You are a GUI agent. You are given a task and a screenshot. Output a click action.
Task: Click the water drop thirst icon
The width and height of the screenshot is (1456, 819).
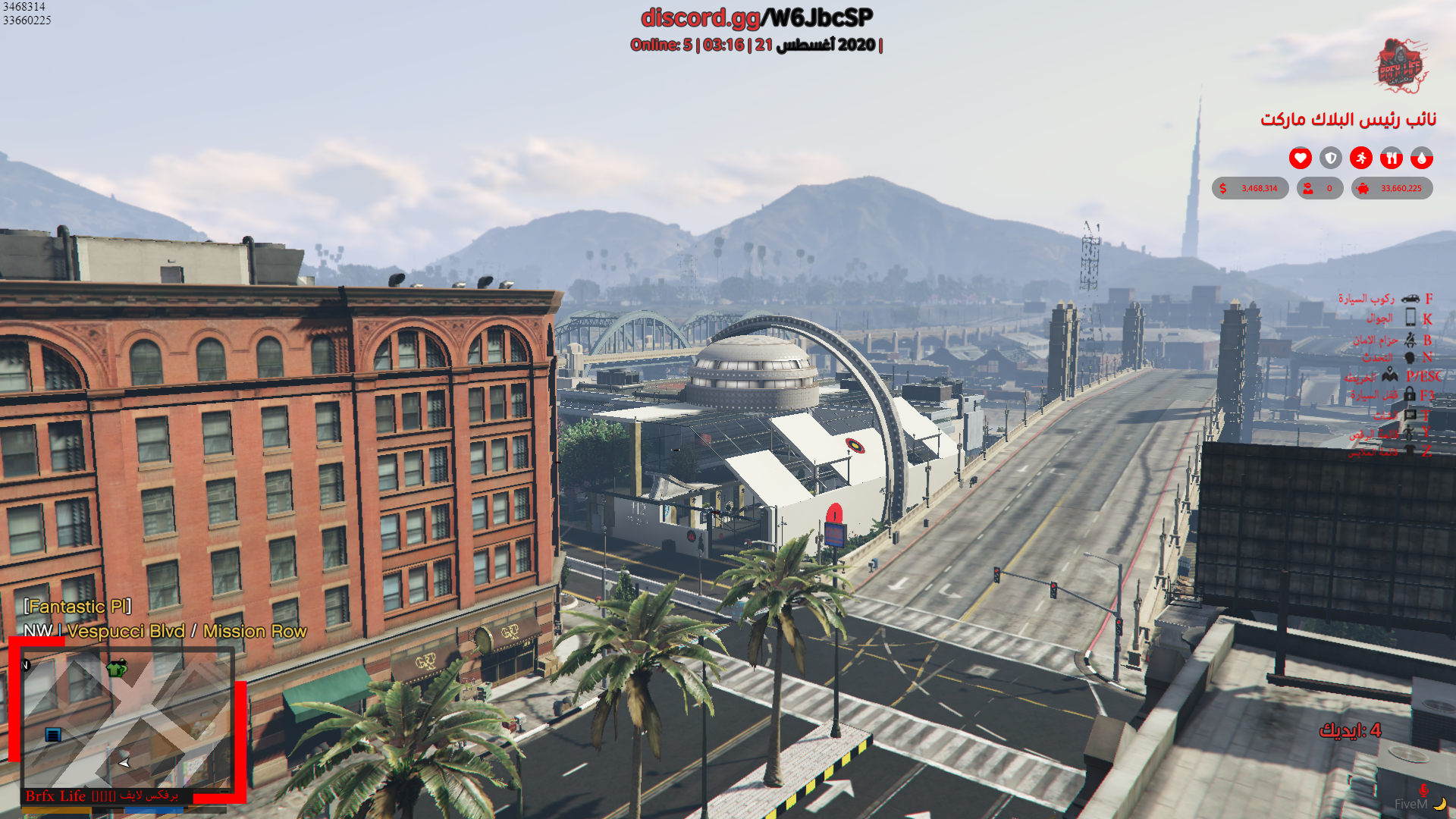1421,158
